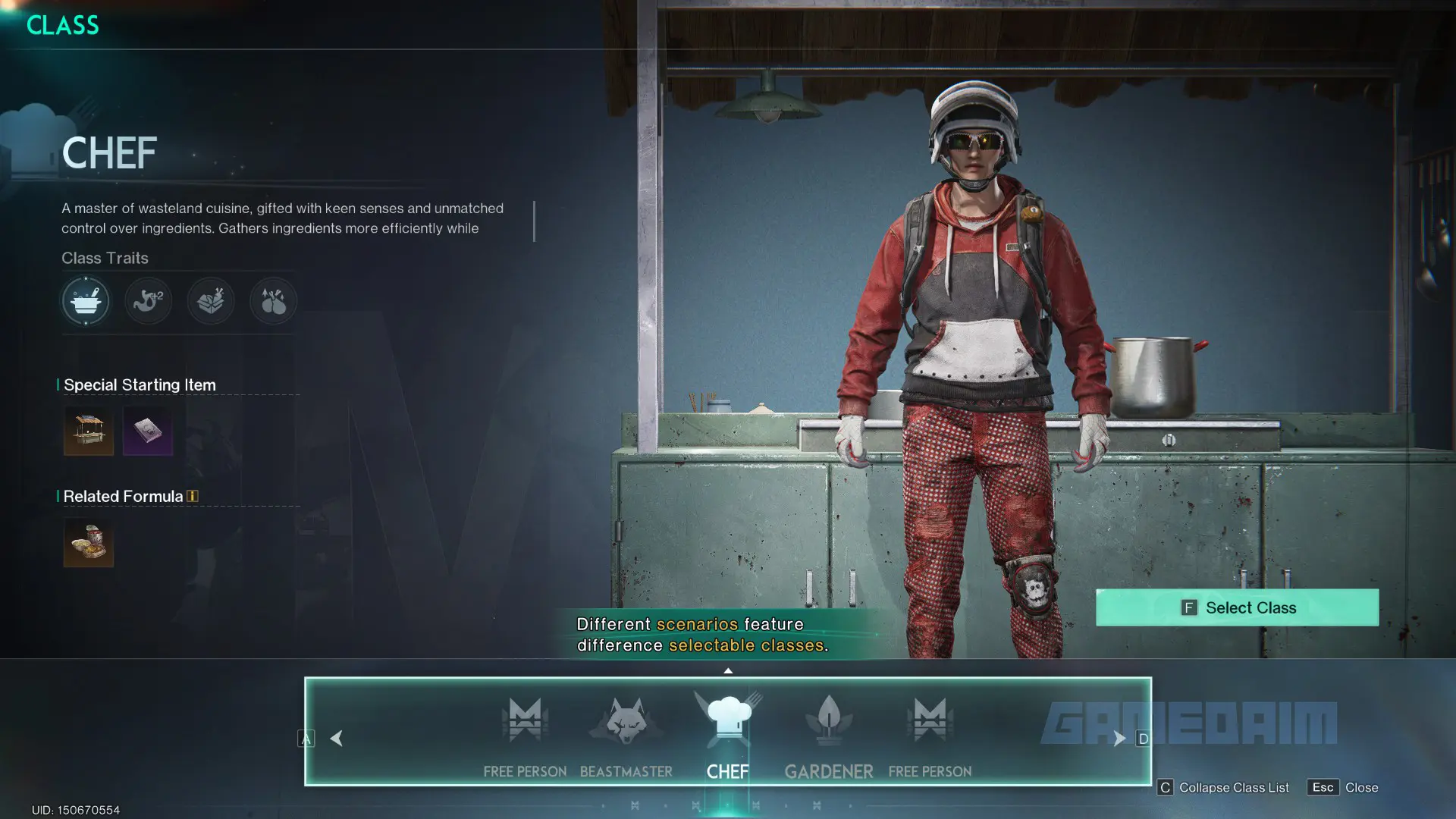Close the class screen
This screenshot has width=1456, height=819.
tap(1343, 787)
